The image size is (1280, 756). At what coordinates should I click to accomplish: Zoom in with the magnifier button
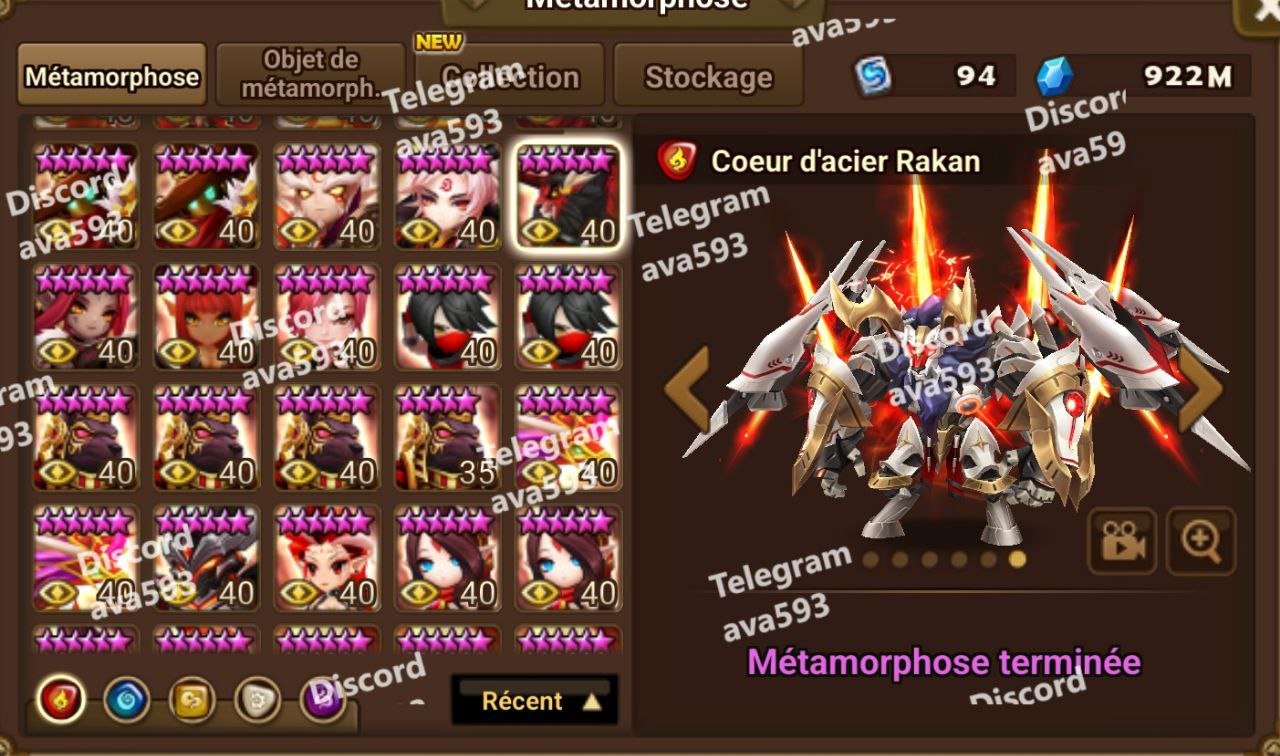coord(1201,541)
